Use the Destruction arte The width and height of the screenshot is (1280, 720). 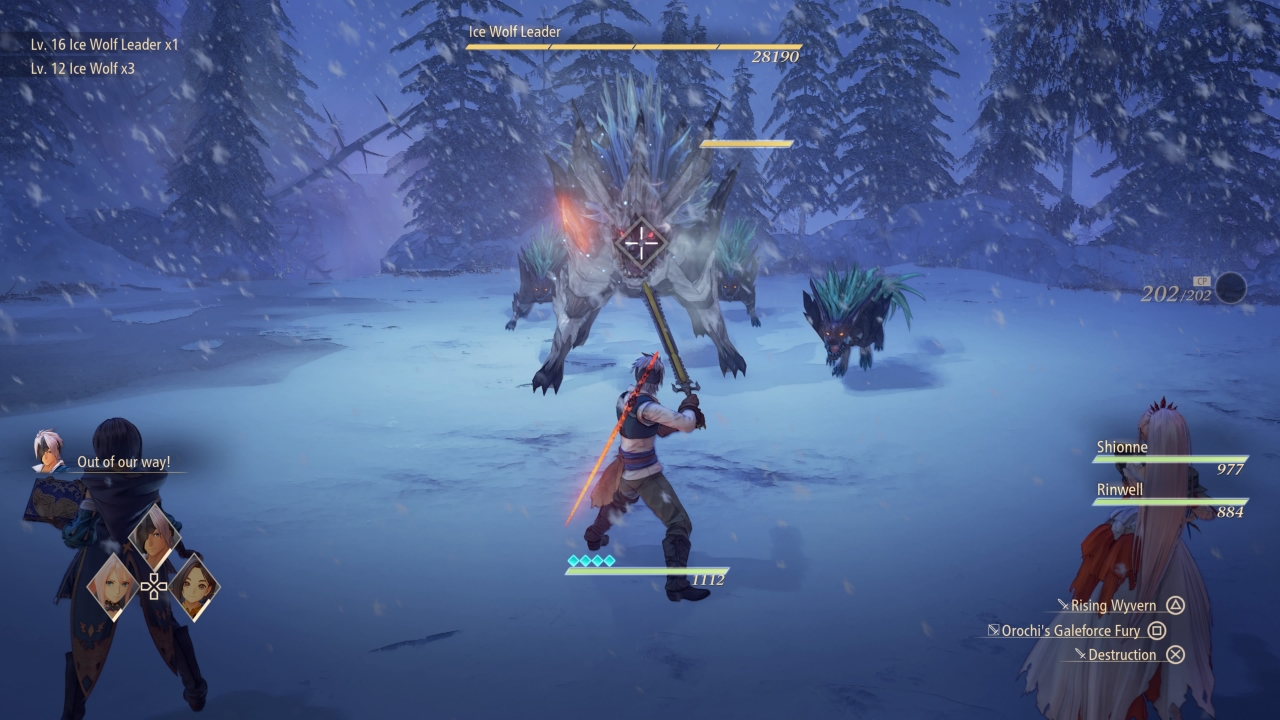point(1122,655)
